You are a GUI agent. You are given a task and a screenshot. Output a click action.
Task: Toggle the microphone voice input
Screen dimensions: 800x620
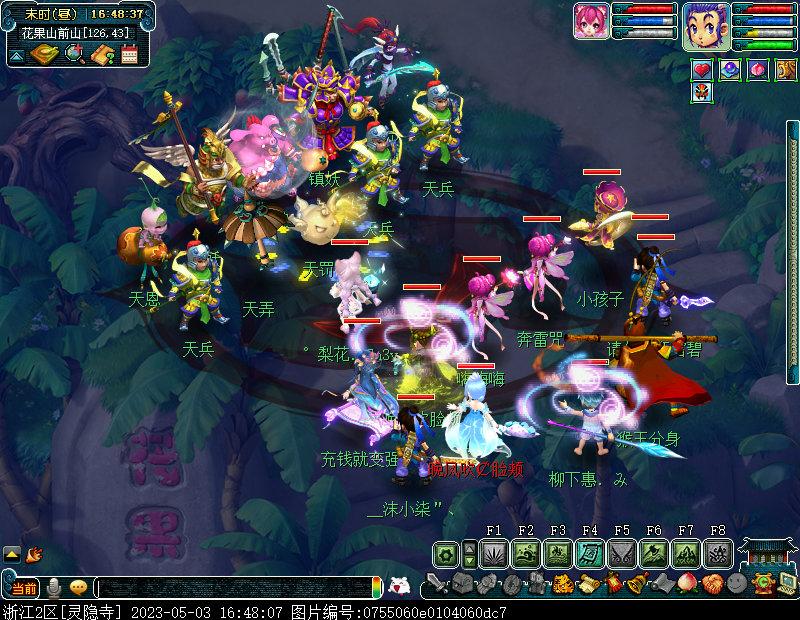tap(54, 587)
